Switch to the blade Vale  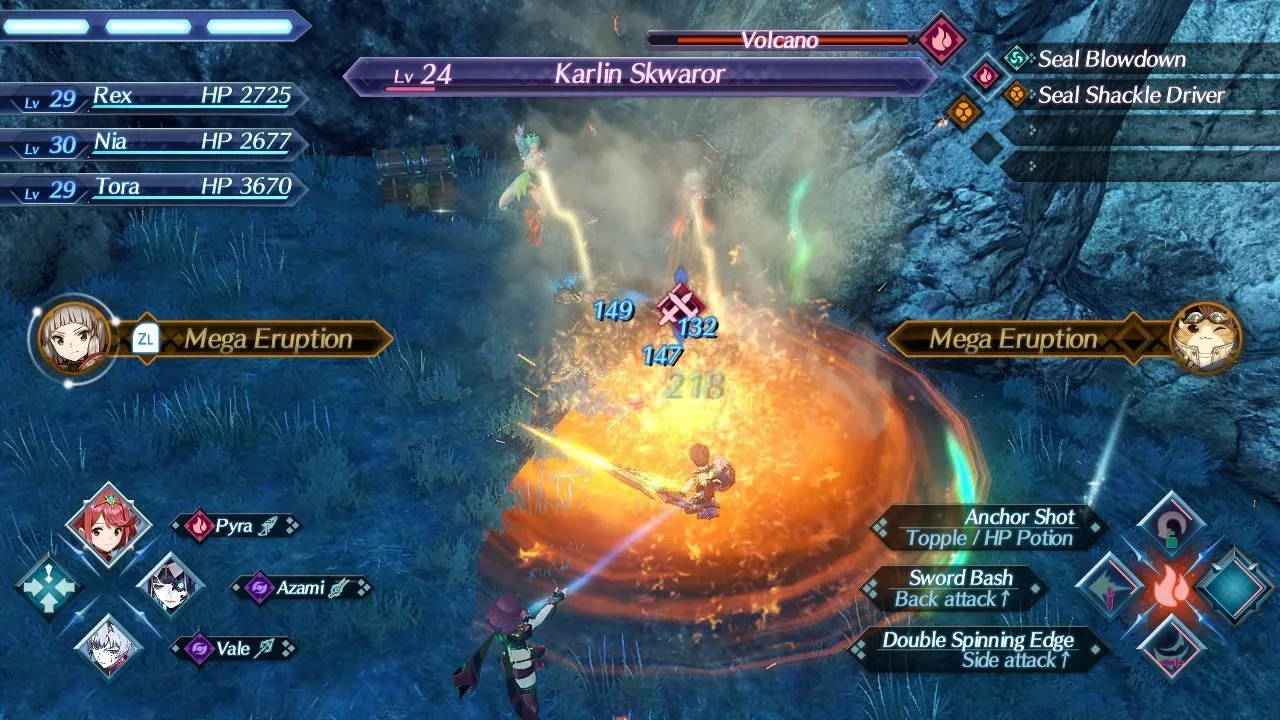point(109,647)
